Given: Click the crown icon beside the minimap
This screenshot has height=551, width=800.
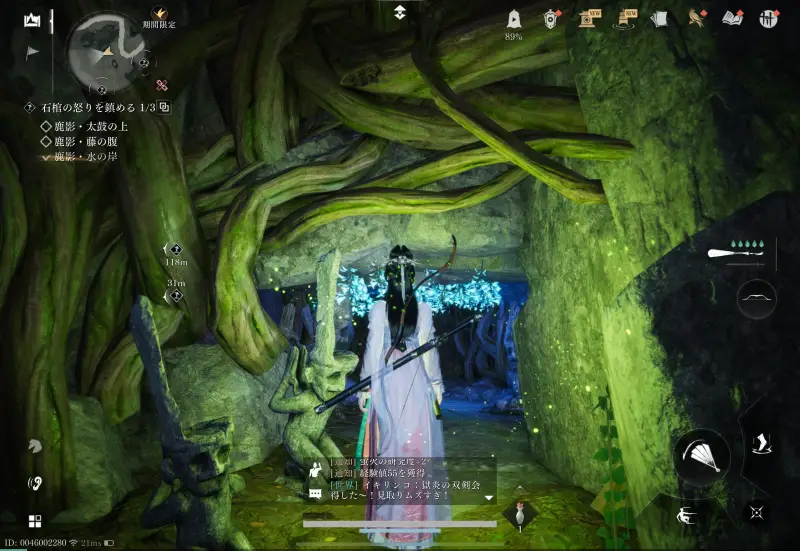Looking at the screenshot, I should click(32, 20).
